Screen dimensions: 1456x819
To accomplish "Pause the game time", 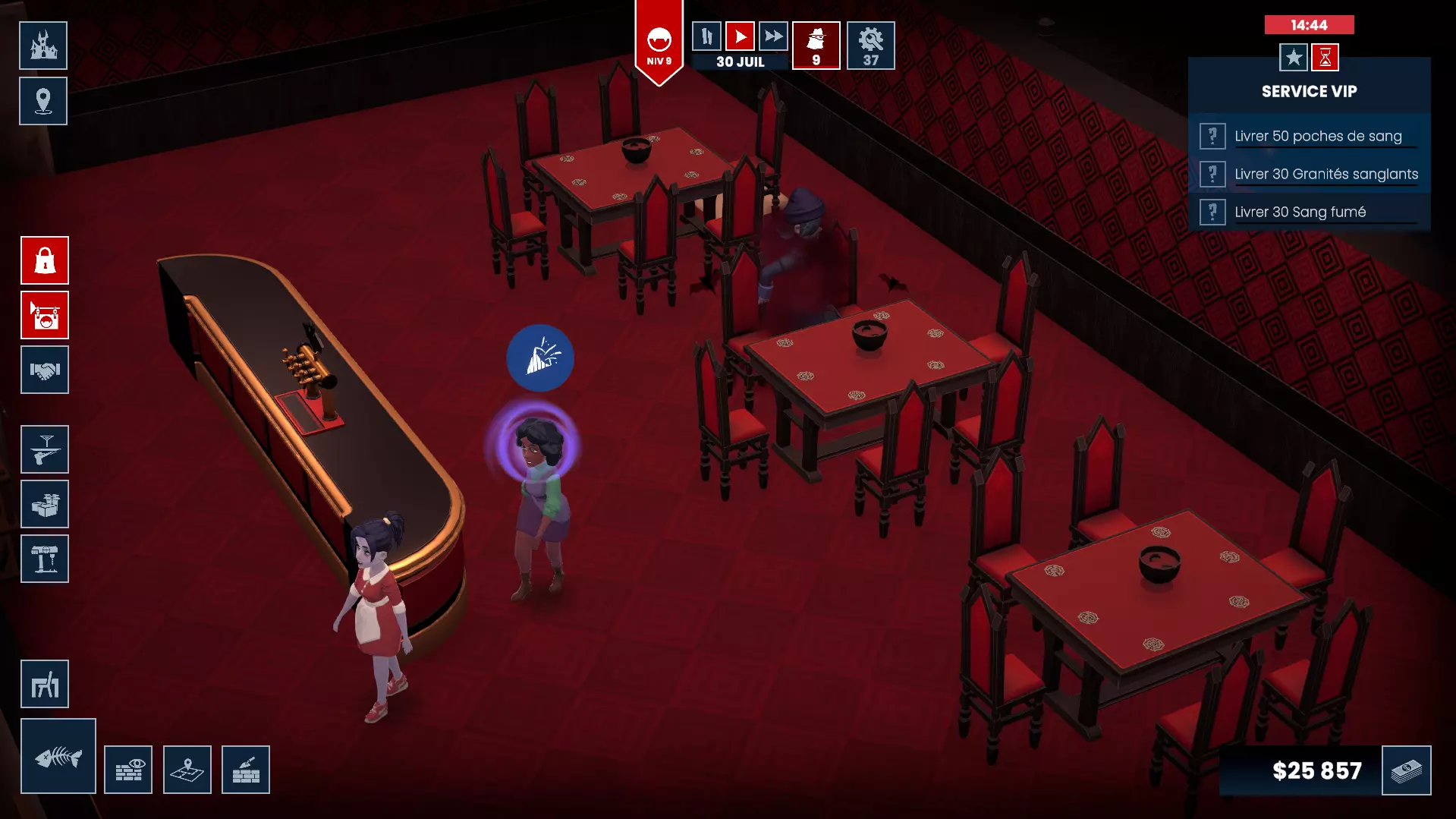I will coord(706,36).
